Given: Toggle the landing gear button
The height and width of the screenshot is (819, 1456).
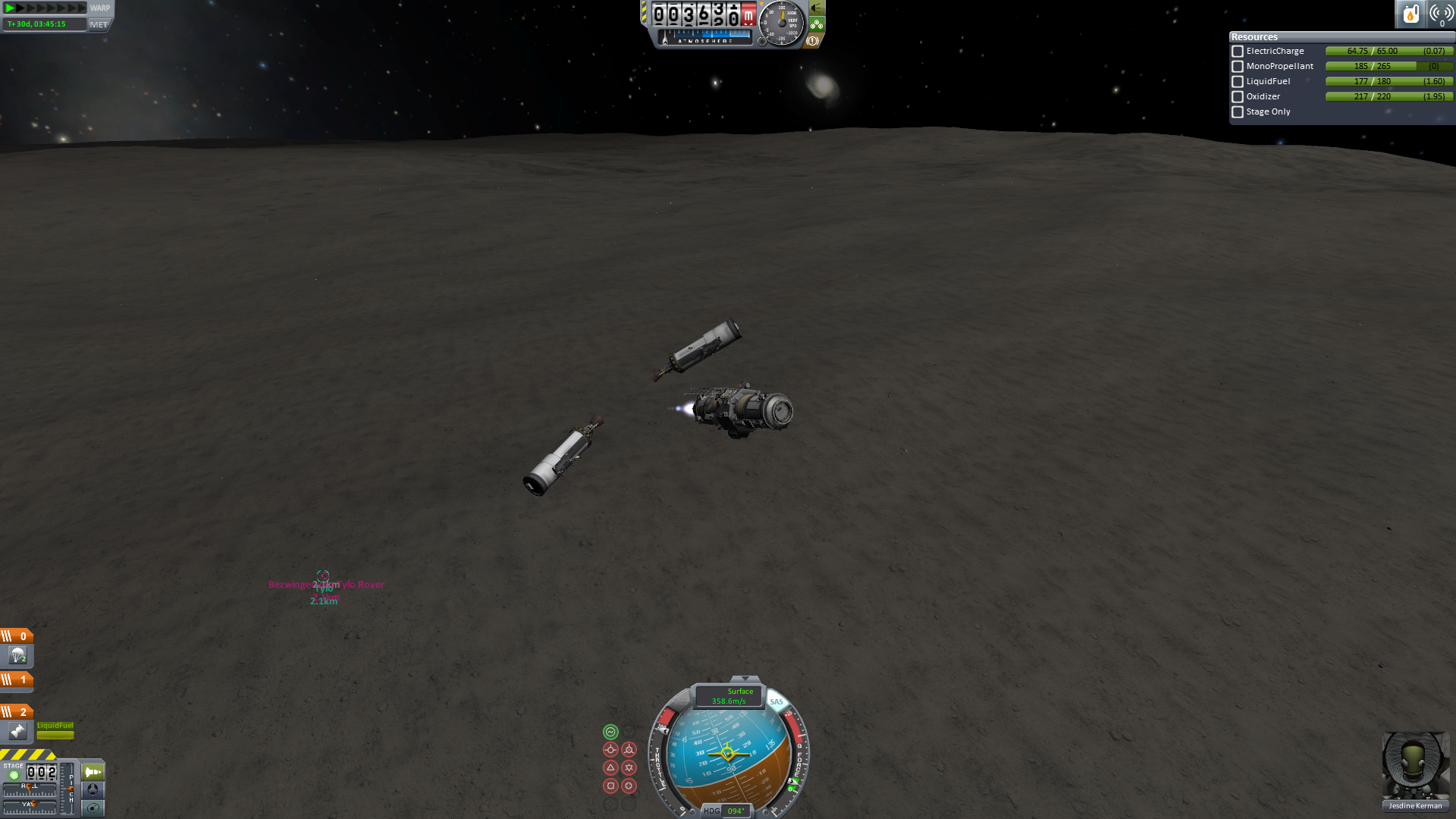Looking at the screenshot, I should pyautogui.click(x=817, y=24).
